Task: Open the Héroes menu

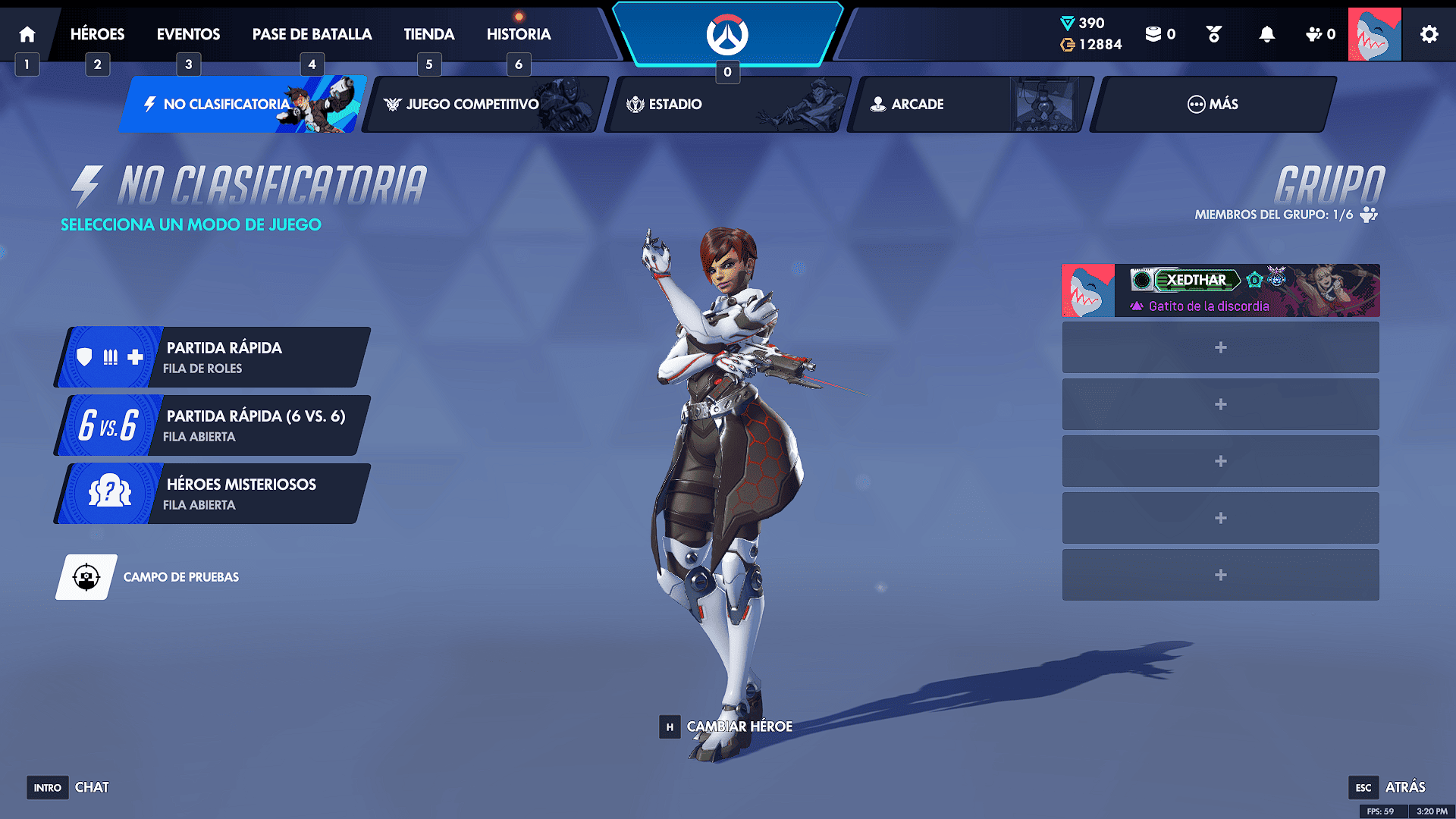Action: 97,34
